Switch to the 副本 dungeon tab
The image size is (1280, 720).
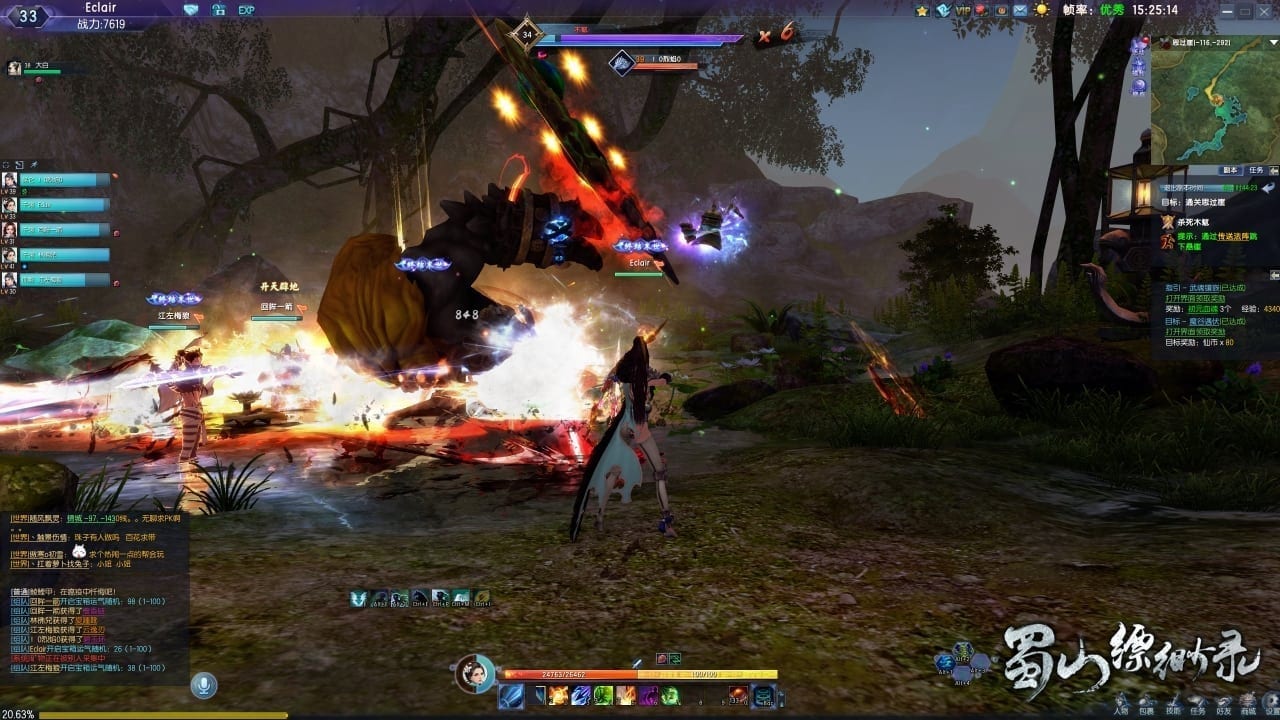tap(1230, 170)
